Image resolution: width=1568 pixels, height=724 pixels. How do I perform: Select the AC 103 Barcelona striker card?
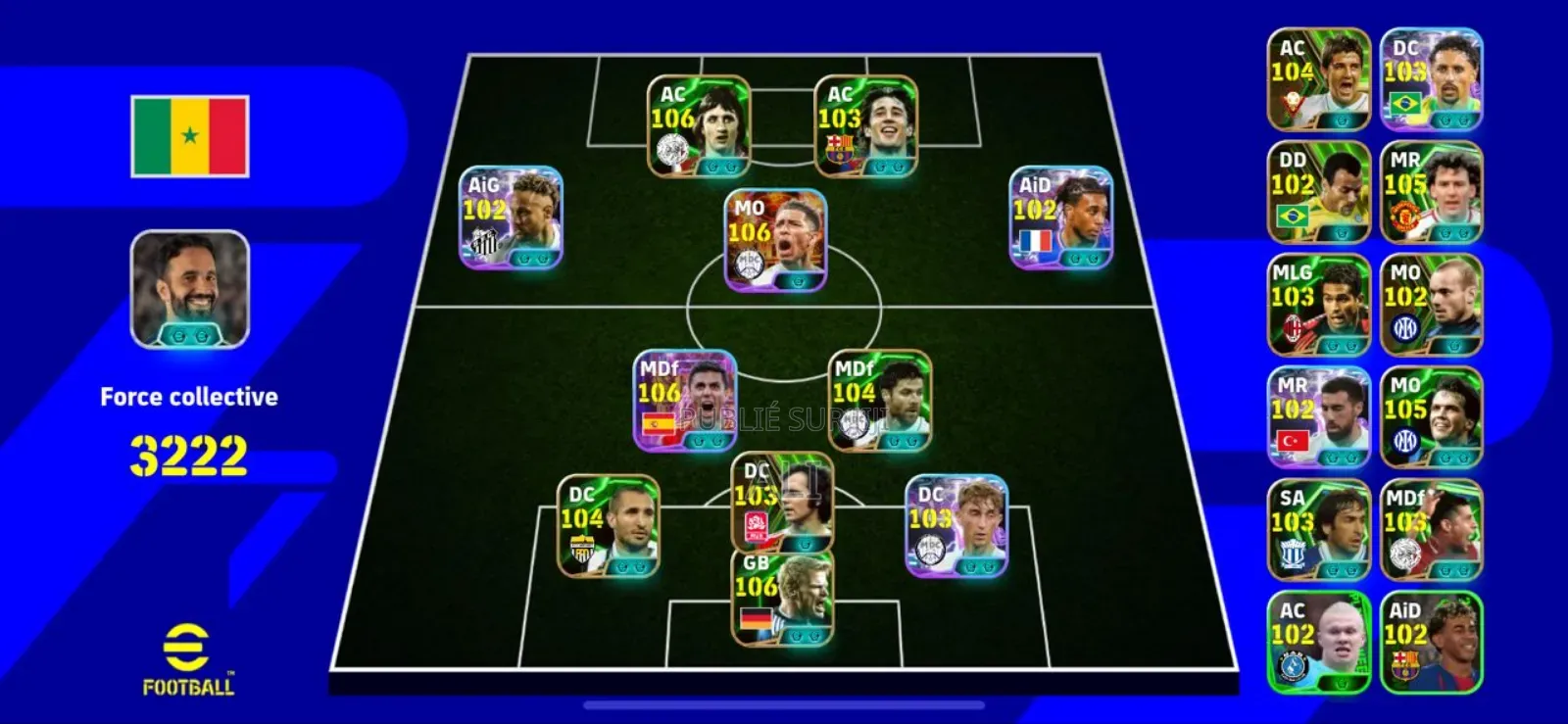pyautogui.click(x=865, y=127)
